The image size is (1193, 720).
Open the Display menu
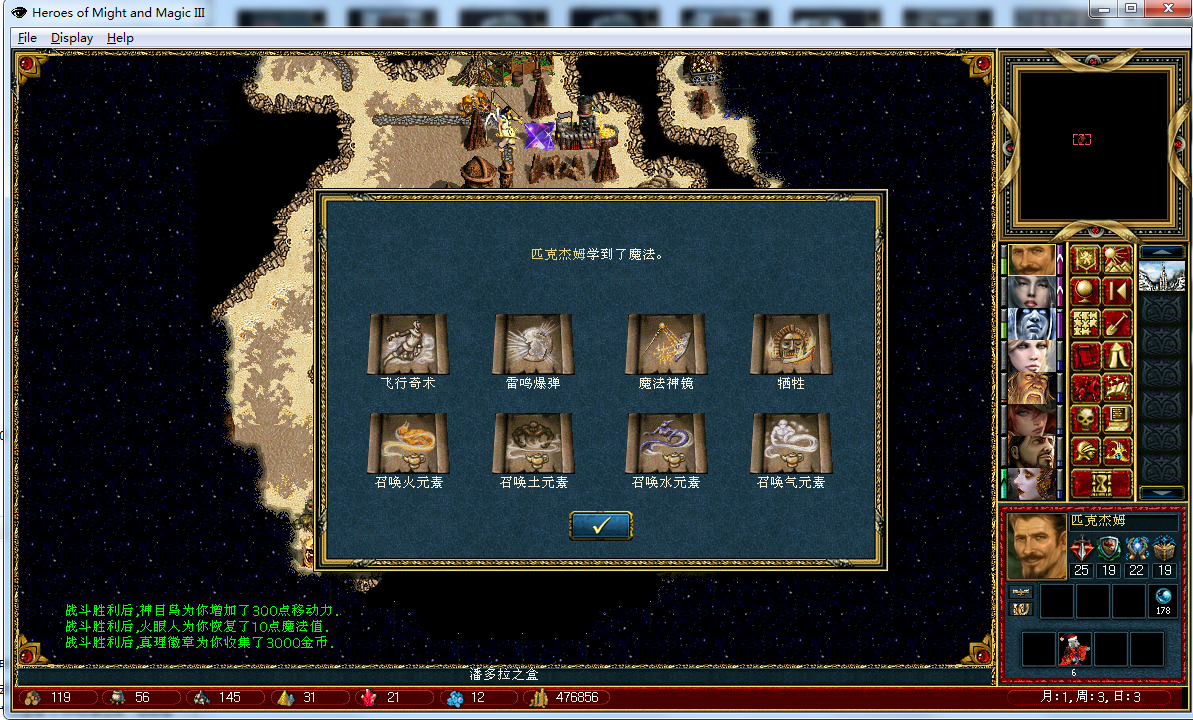coord(72,38)
